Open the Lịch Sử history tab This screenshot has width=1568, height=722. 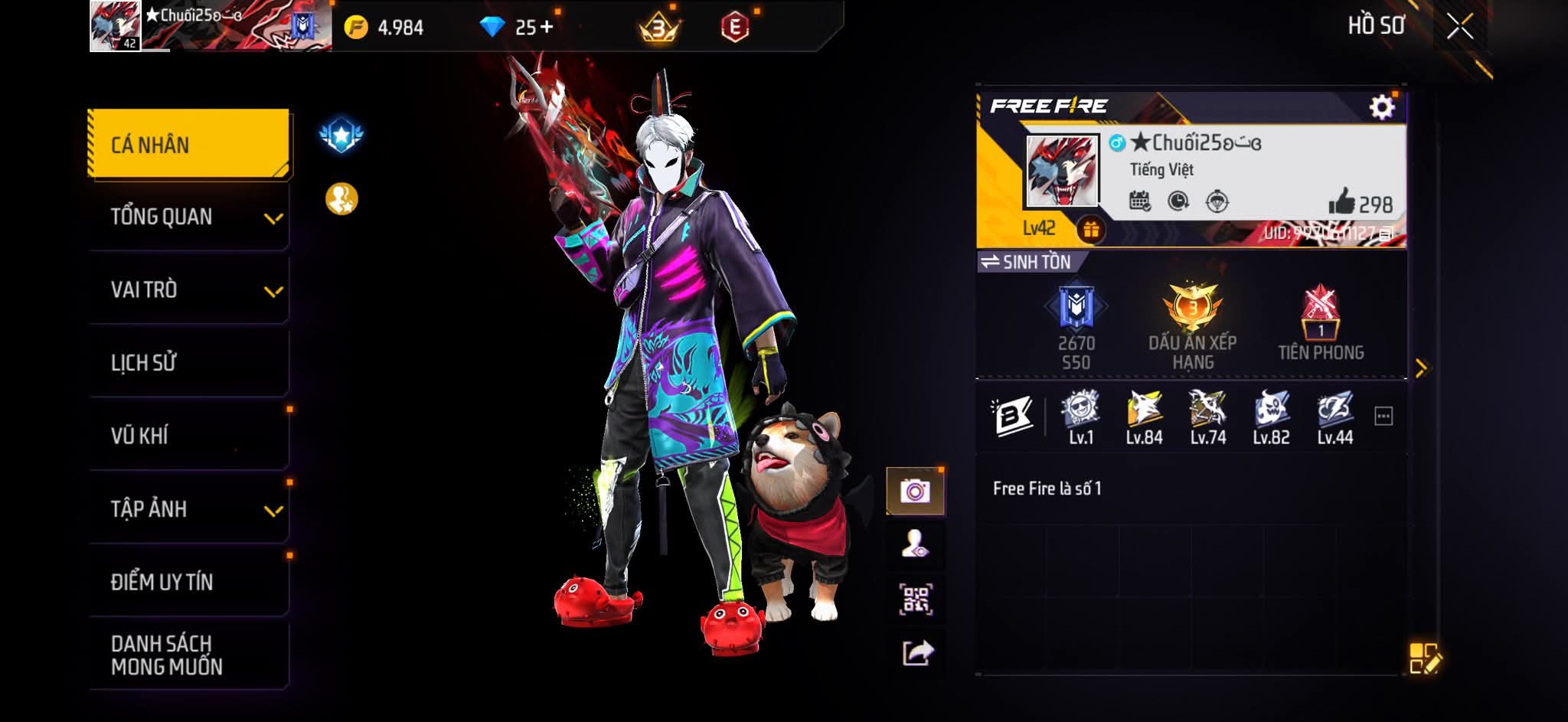click(188, 362)
